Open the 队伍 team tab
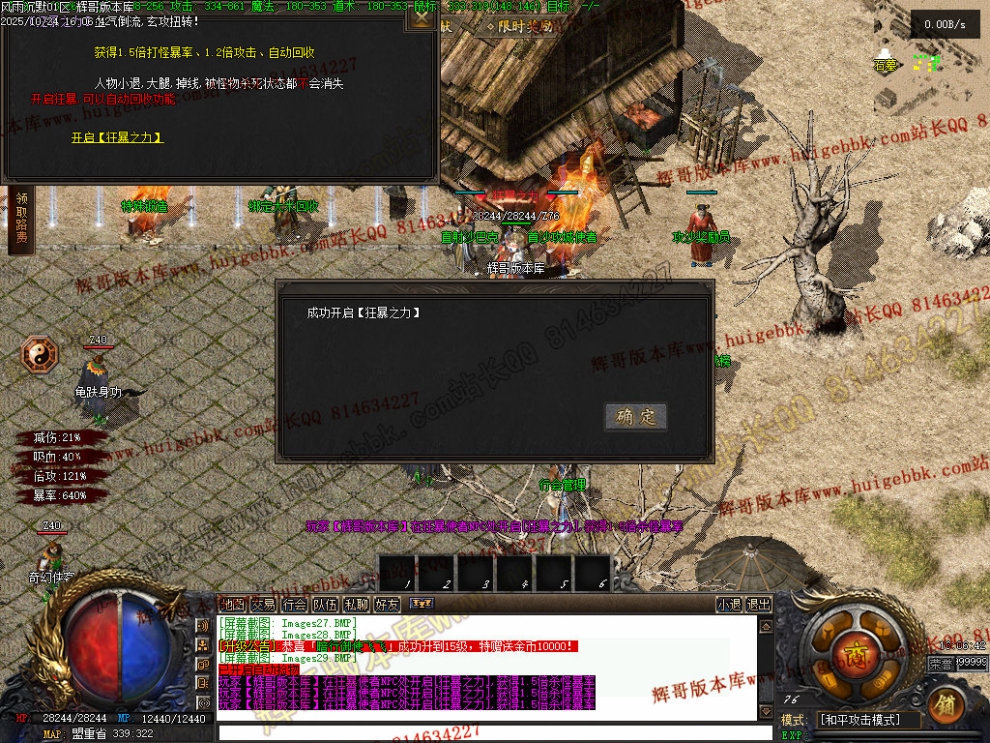 [325, 604]
